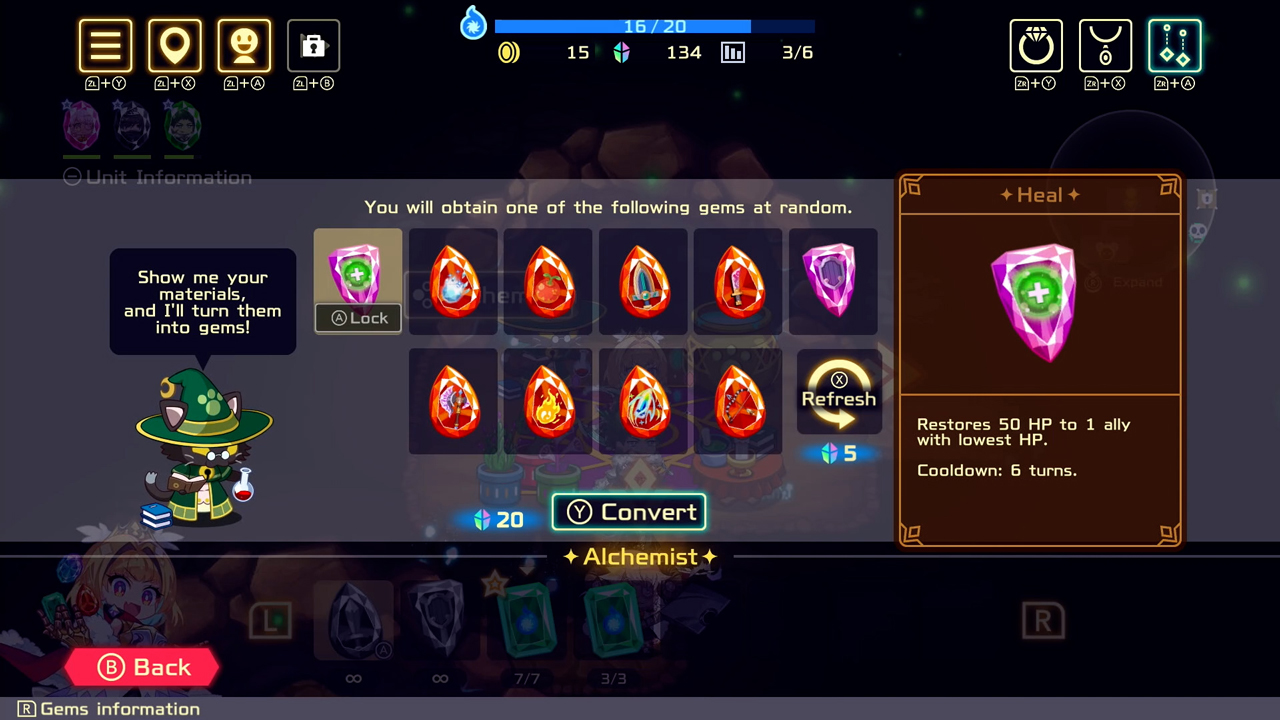Click the Back button

(x=143, y=667)
